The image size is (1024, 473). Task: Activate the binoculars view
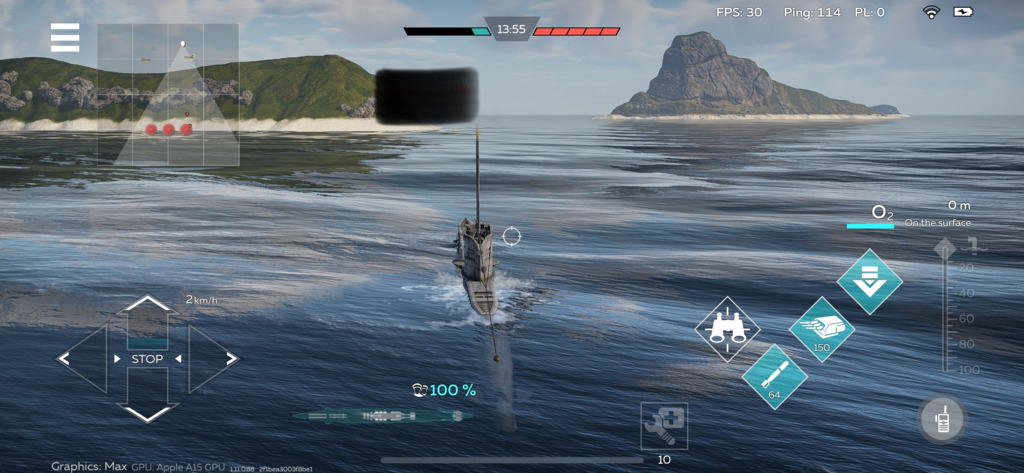coord(727,329)
